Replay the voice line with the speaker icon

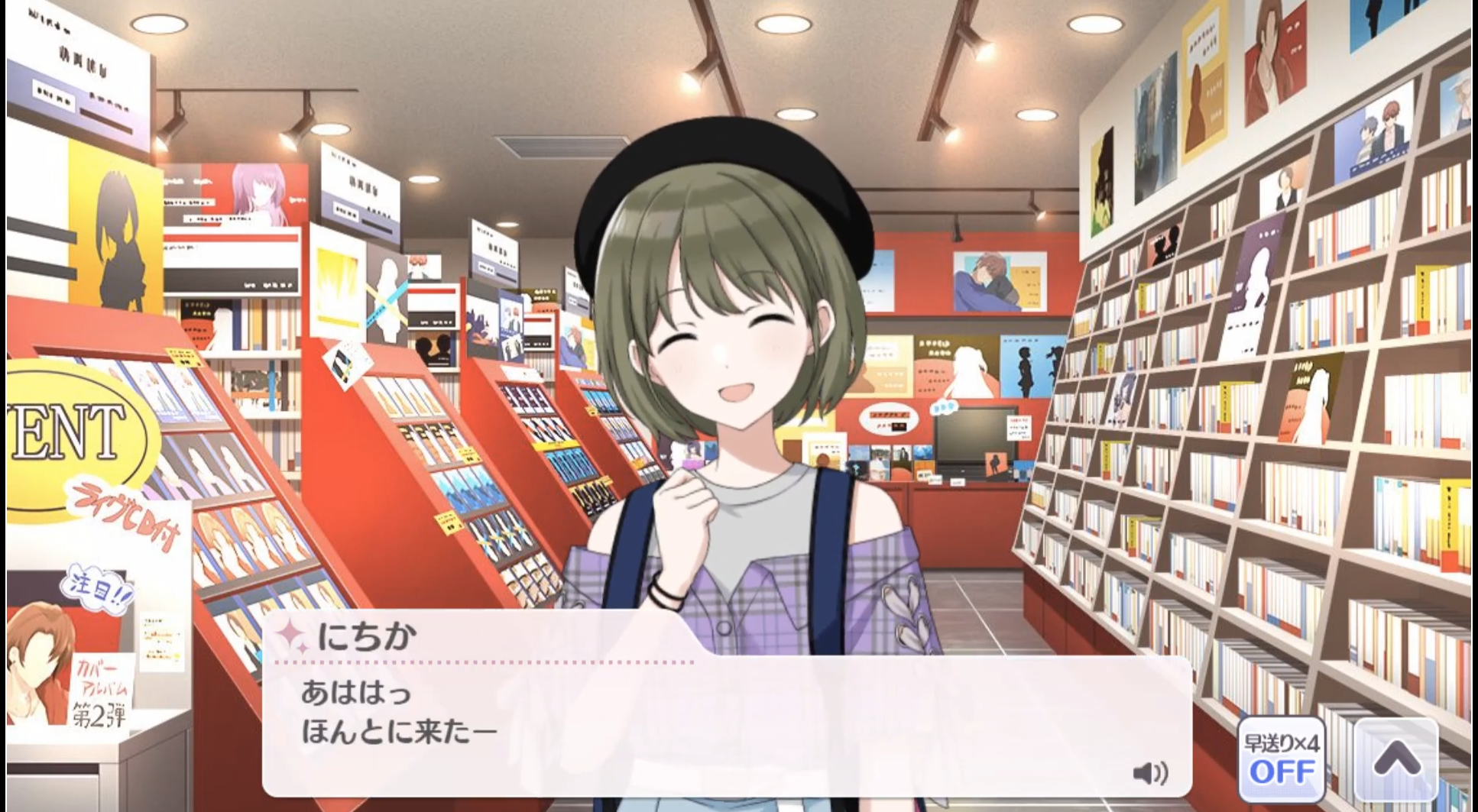[x=1149, y=773]
